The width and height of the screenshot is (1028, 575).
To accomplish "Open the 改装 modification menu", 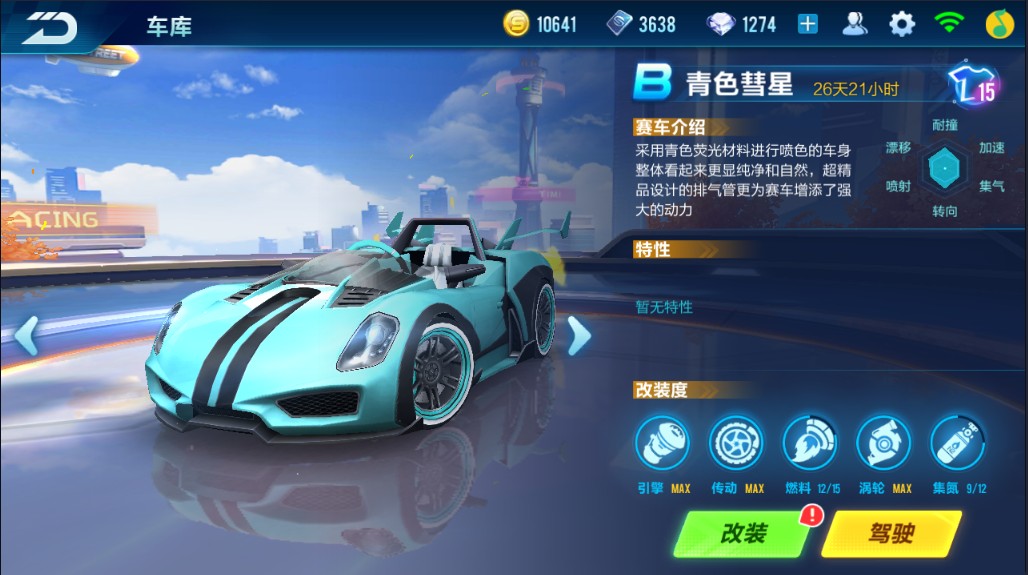I will click(740, 534).
